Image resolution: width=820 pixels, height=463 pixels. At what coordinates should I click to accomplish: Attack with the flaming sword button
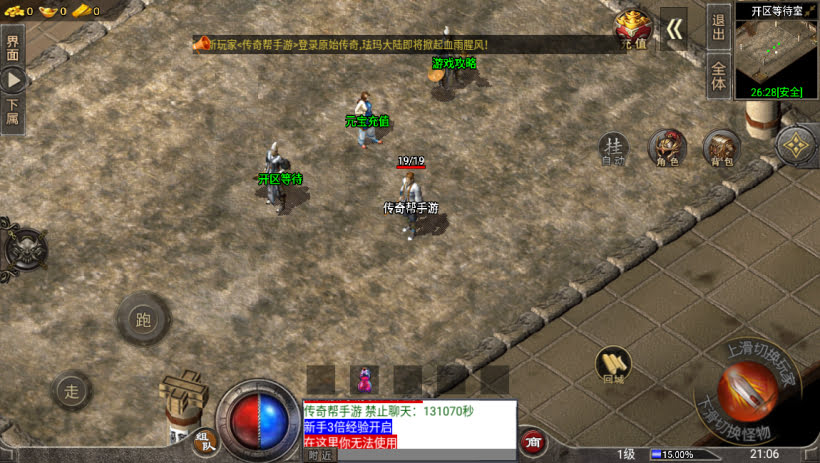[x=747, y=391]
